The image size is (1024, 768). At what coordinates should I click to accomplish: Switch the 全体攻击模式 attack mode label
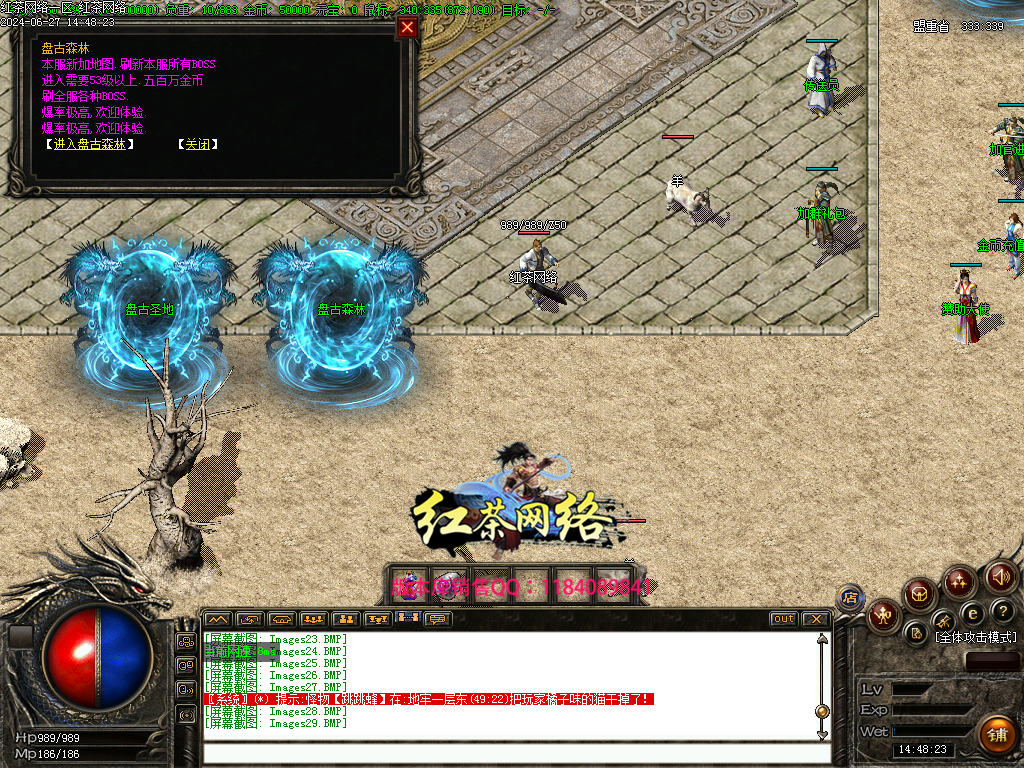(975, 637)
